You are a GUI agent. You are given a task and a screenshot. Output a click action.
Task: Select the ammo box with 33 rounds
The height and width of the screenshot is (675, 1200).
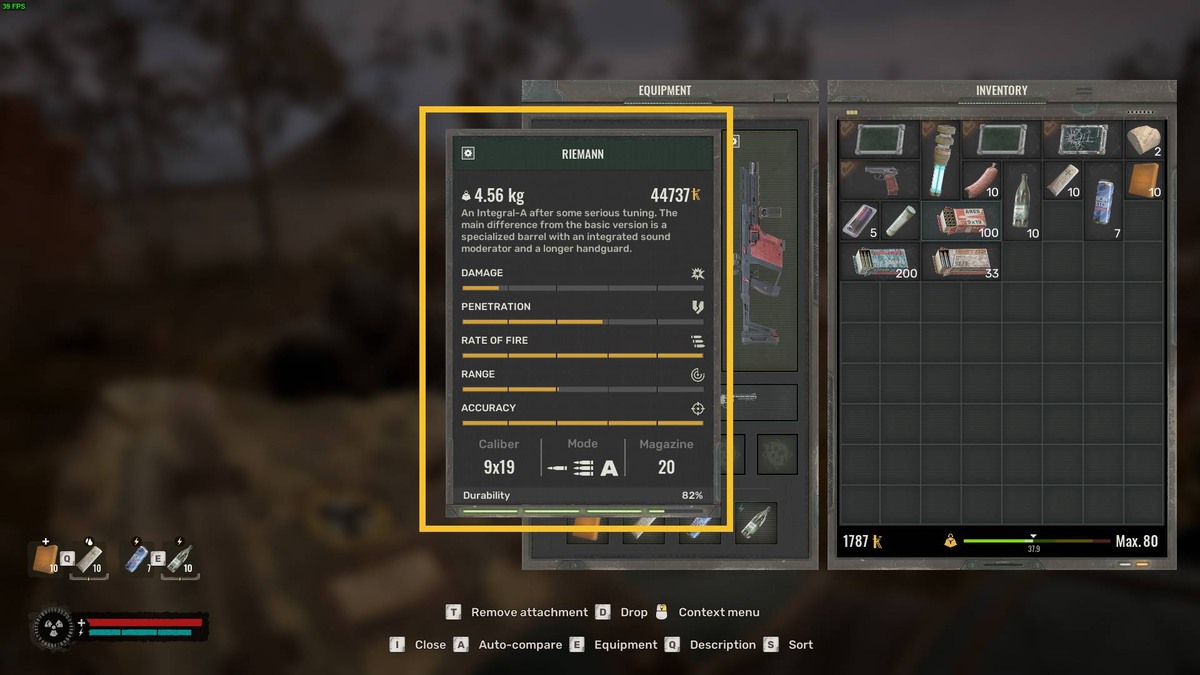click(x=960, y=262)
